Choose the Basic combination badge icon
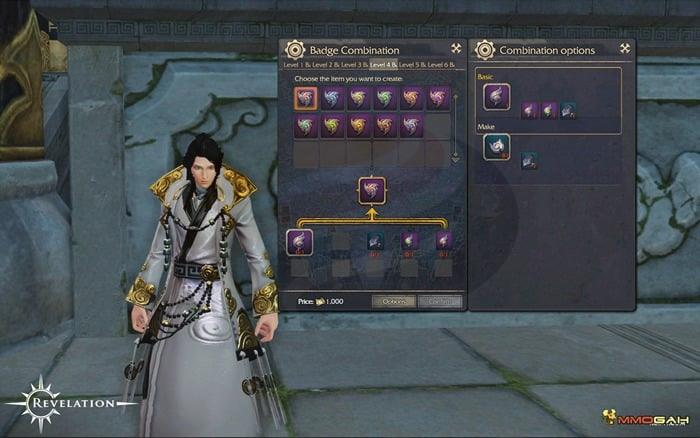This screenshot has width=700, height=438. 497,97
